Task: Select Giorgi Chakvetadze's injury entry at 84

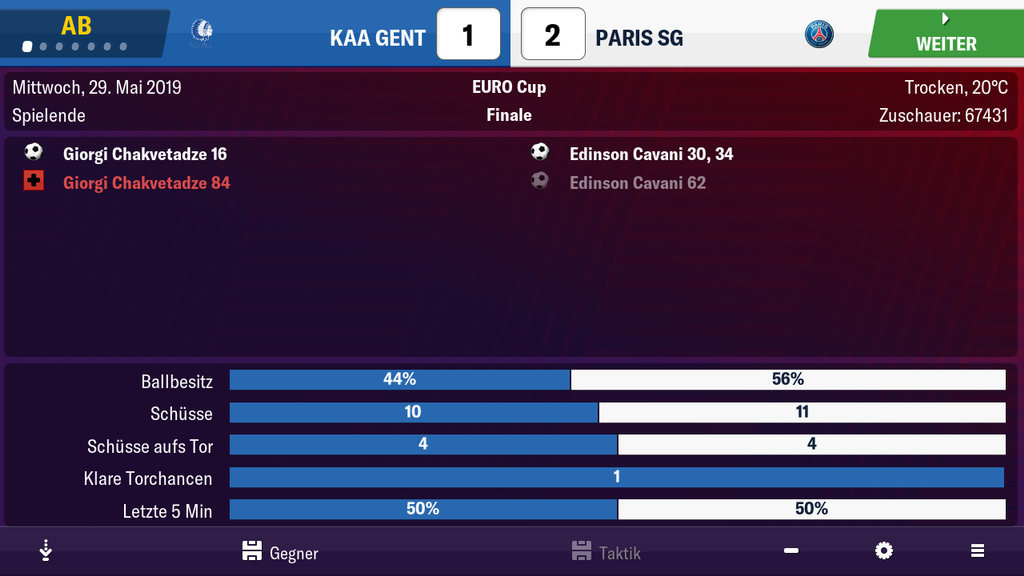Action: [146, 183]
